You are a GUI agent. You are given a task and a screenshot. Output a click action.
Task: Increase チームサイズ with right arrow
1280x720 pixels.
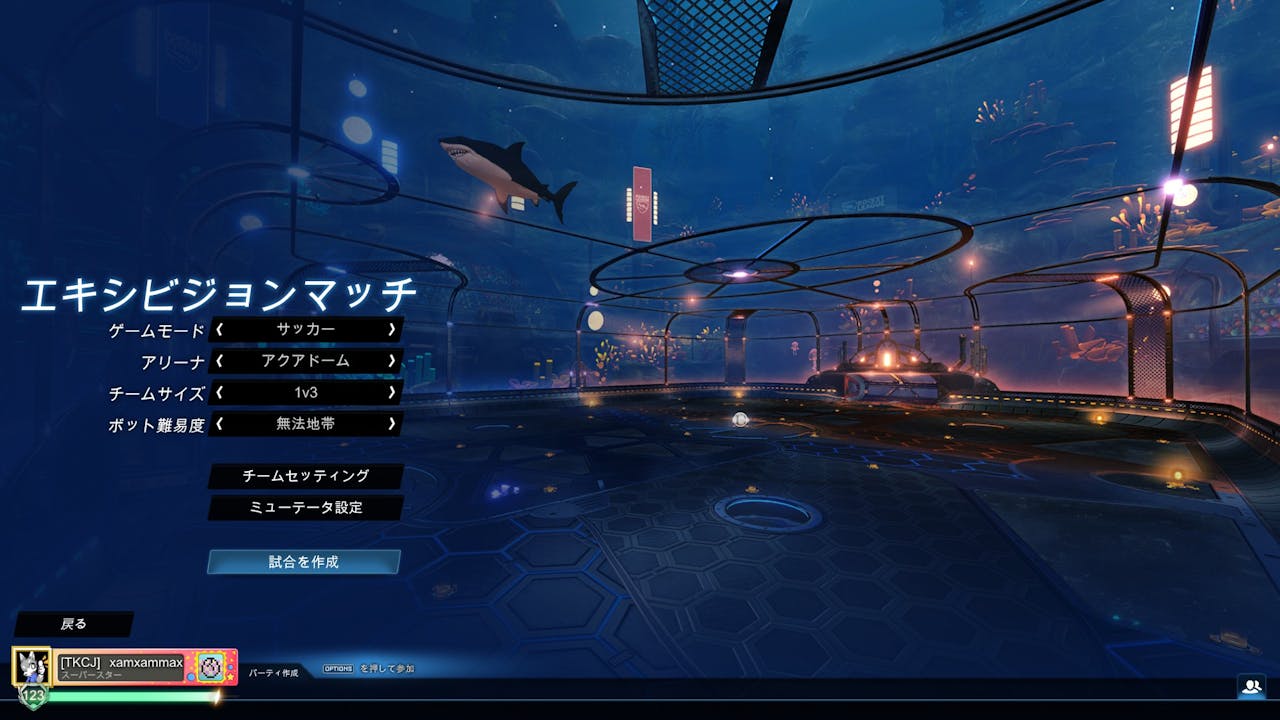[x=393, y=393]
